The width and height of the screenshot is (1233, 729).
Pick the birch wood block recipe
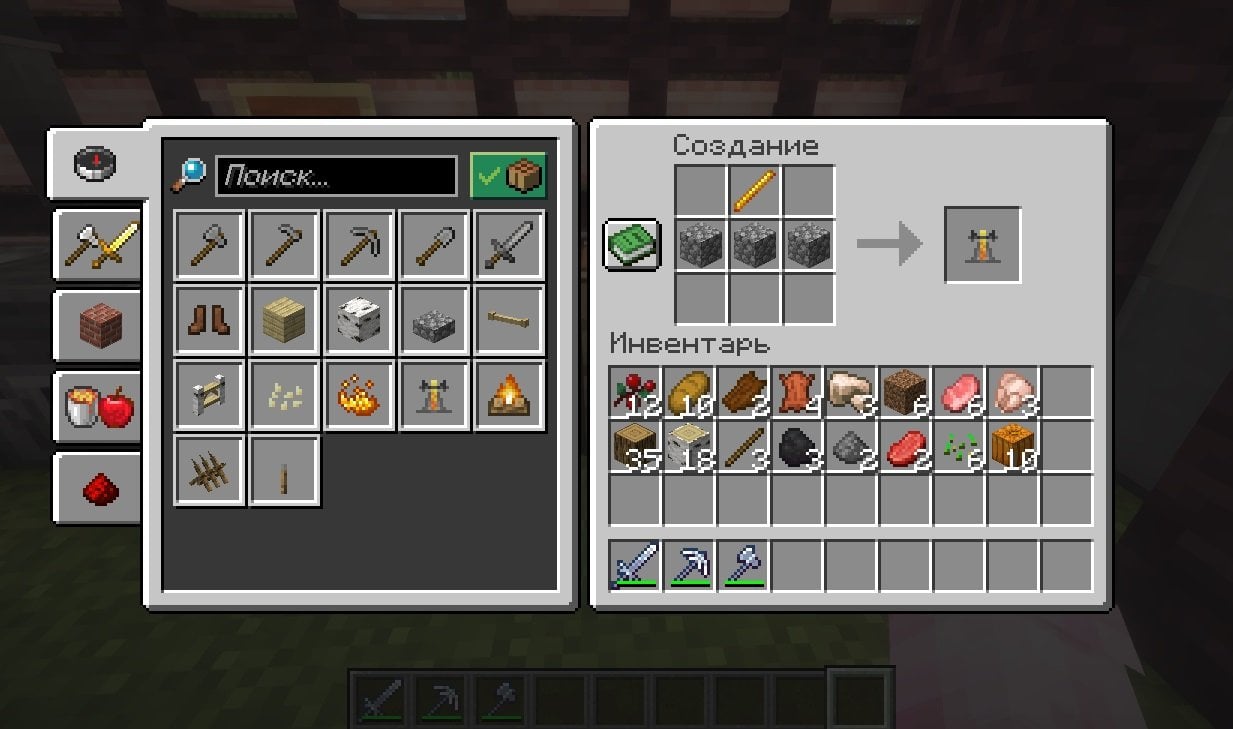tap(359, 320)
